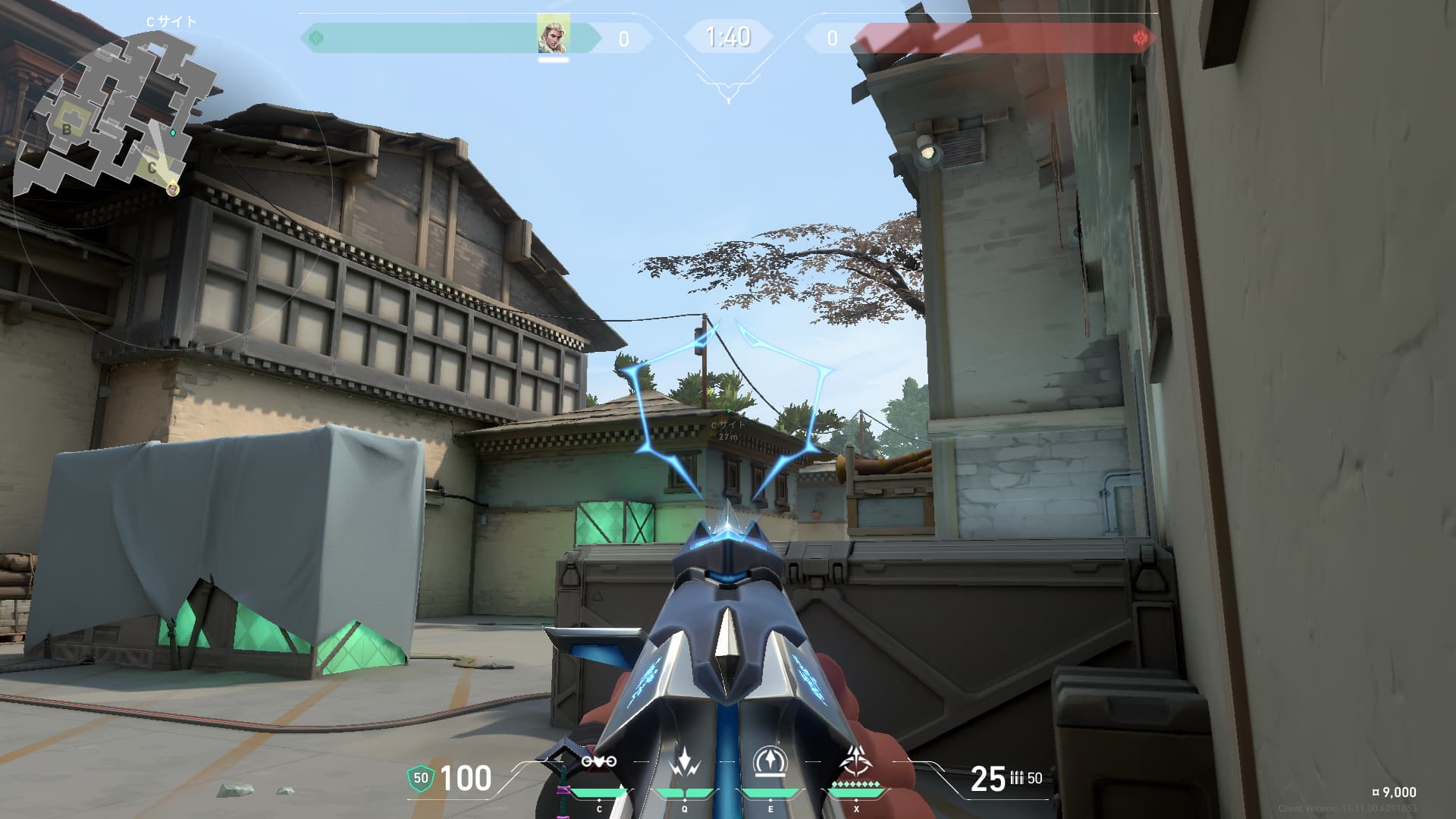Click the green shield armor icon

click(x=421, y=778)
